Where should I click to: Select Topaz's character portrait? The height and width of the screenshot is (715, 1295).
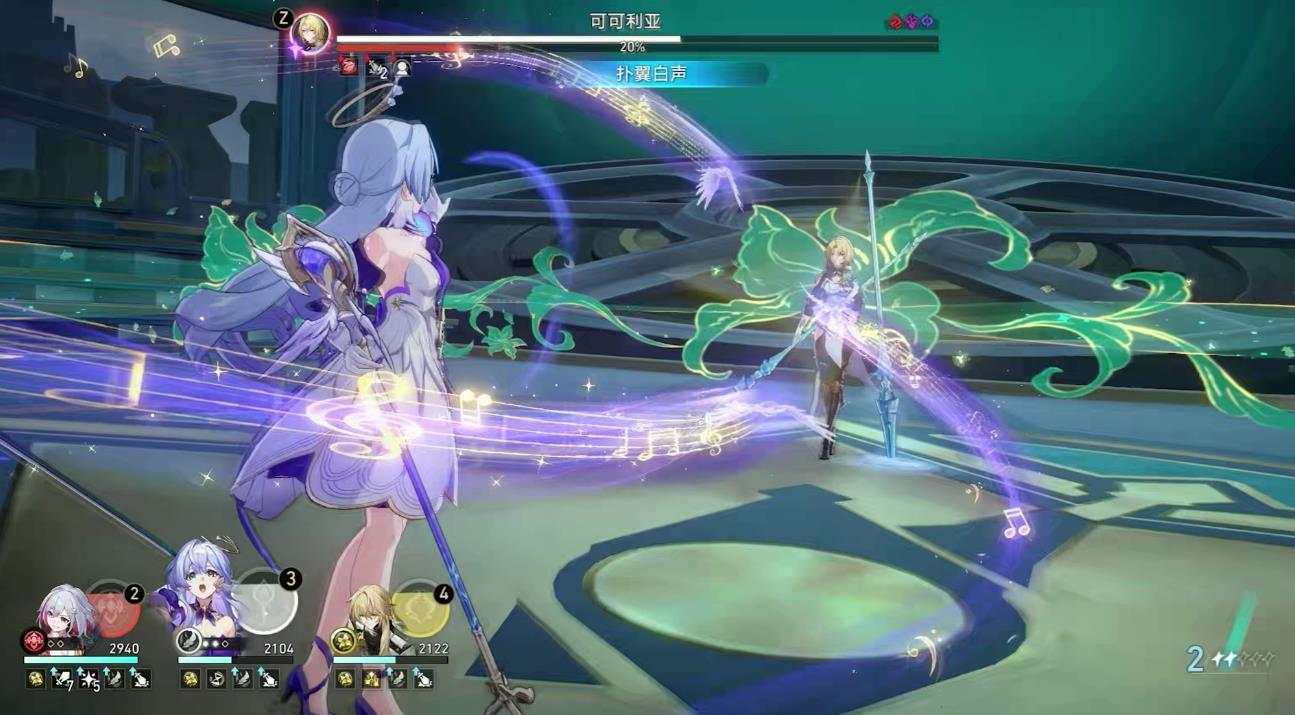point(66,612)
